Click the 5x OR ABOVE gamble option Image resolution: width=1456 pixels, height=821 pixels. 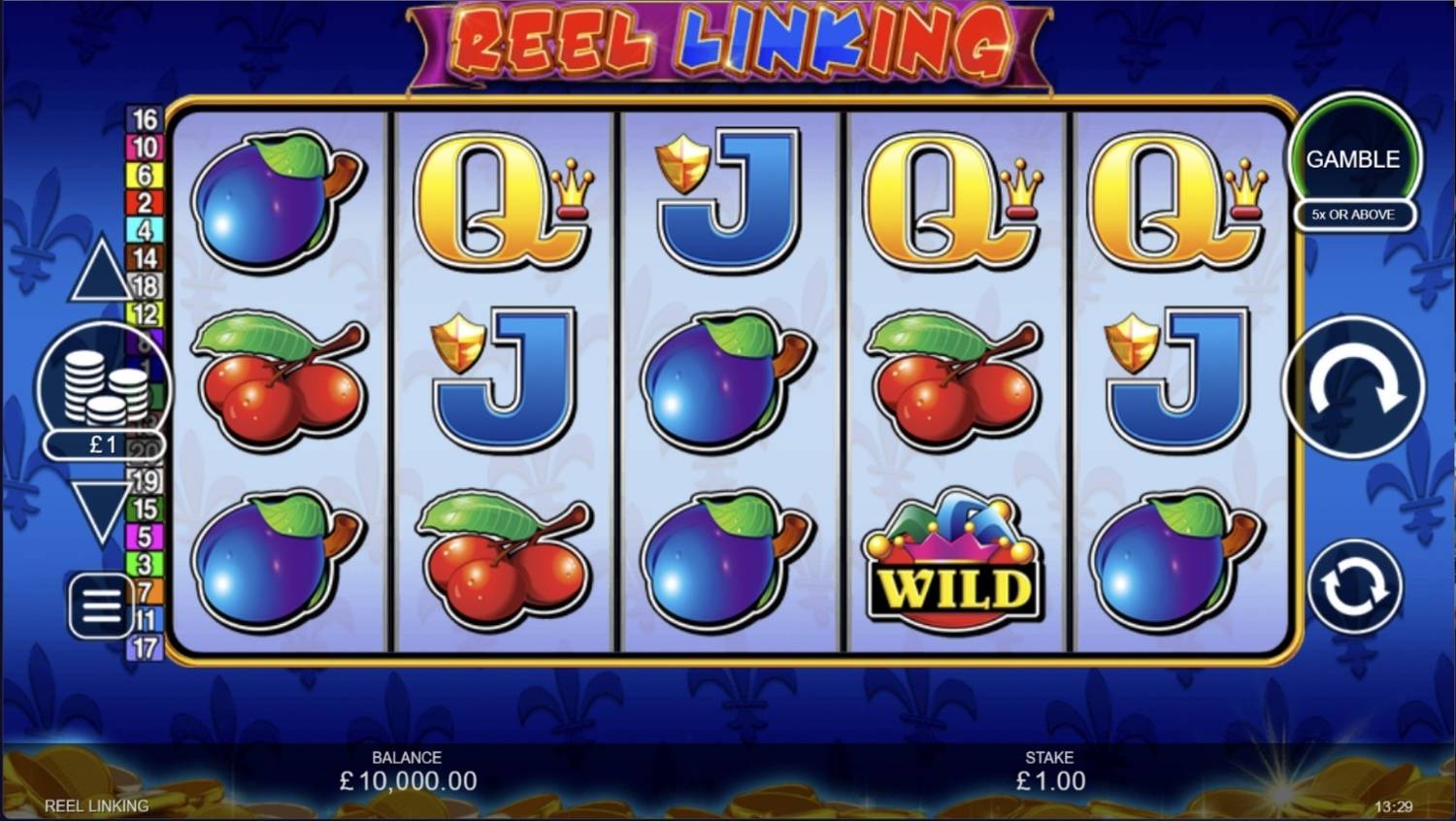(x=1354, y=214)
